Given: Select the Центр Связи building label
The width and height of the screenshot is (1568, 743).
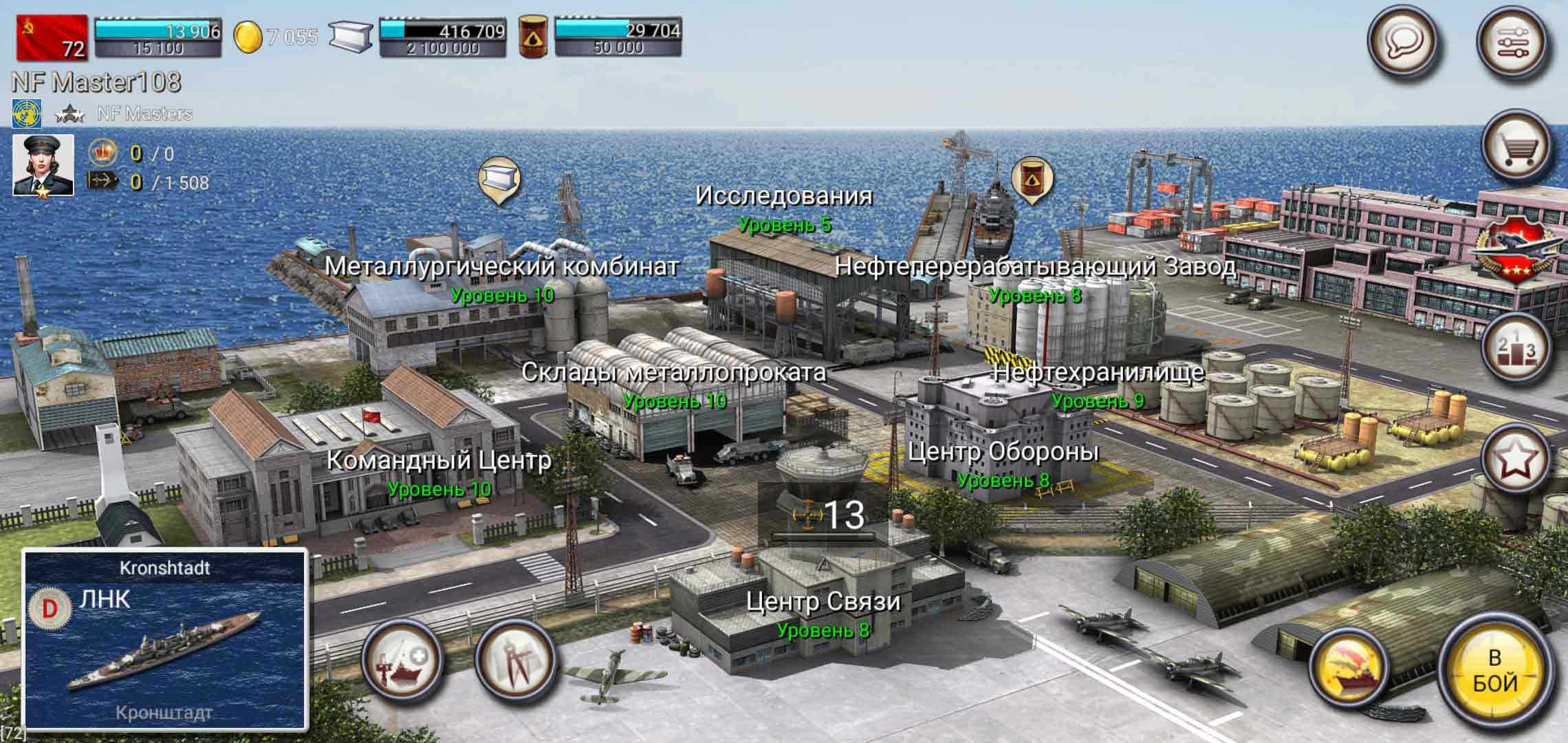Looking at the screenshot, I should [823, 603].
